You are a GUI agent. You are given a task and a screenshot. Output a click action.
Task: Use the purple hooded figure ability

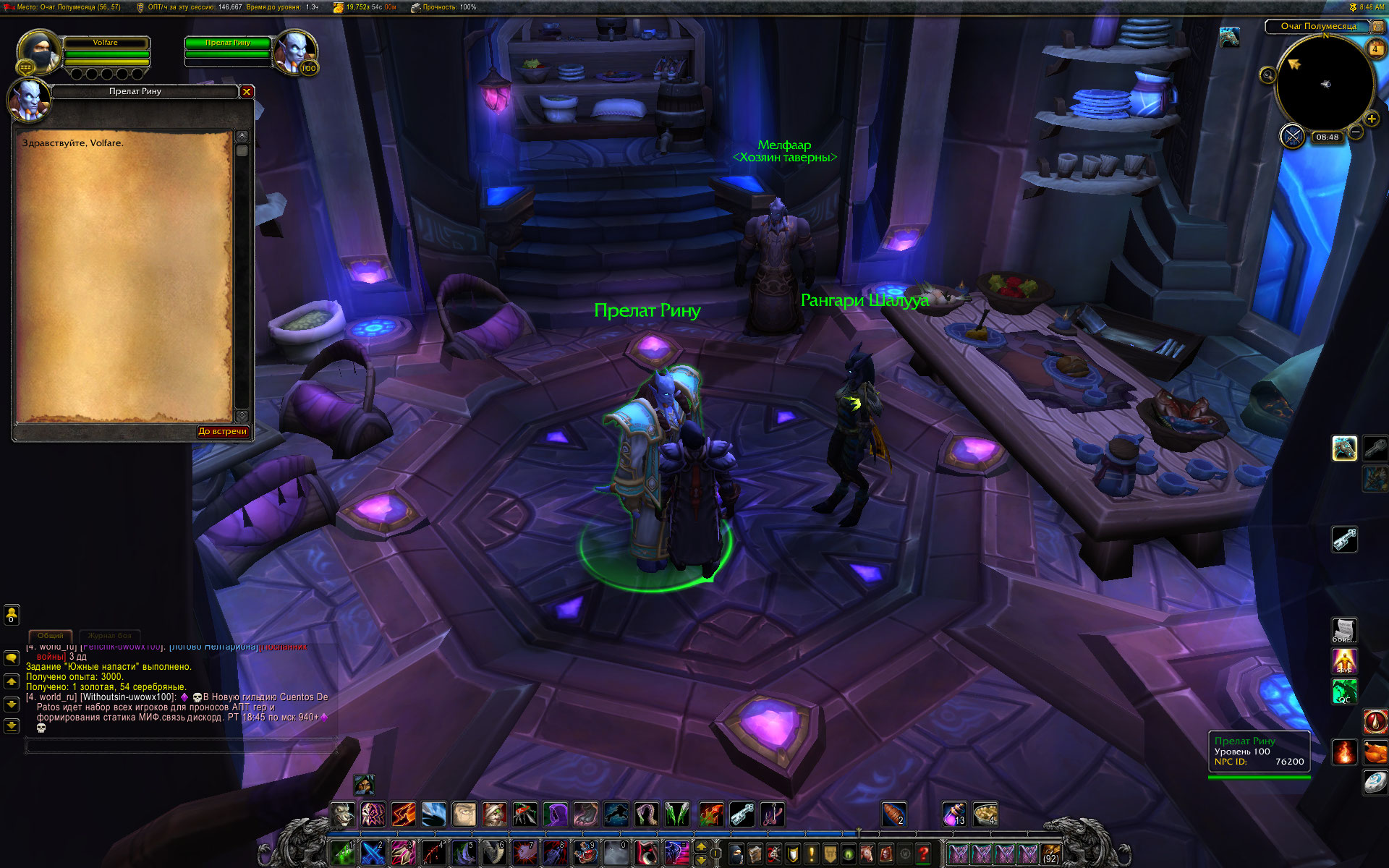[556, 814]
